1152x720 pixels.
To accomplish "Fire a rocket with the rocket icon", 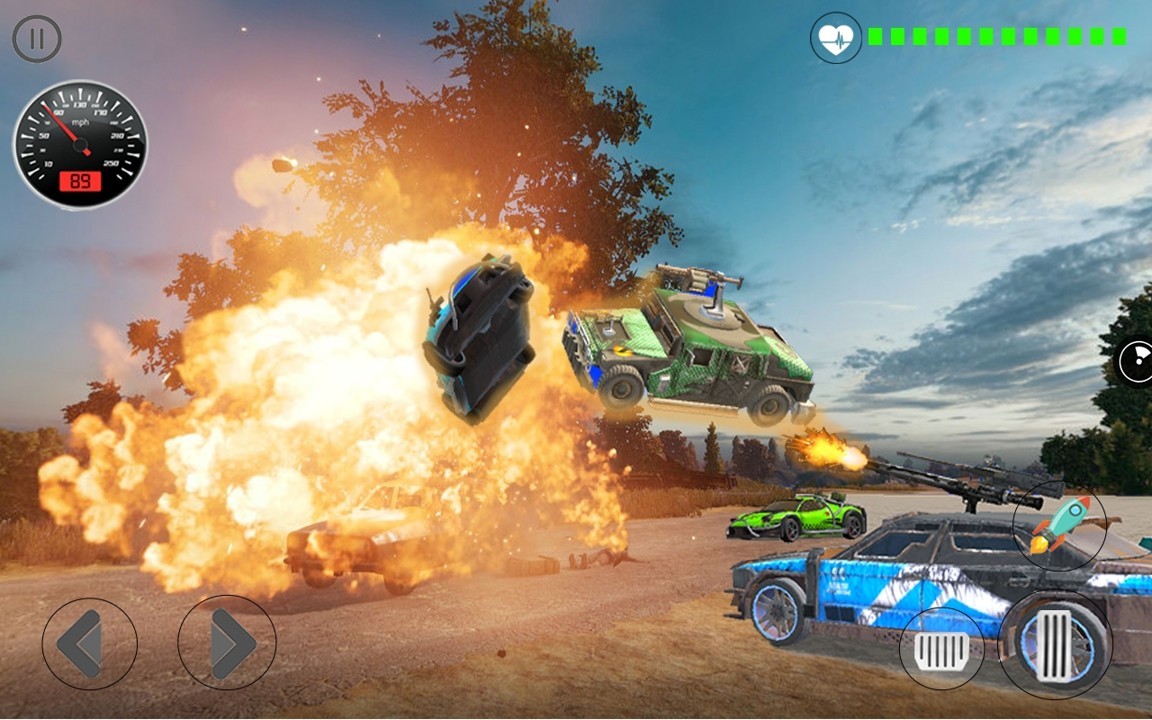I will (x=1059, y=526).
